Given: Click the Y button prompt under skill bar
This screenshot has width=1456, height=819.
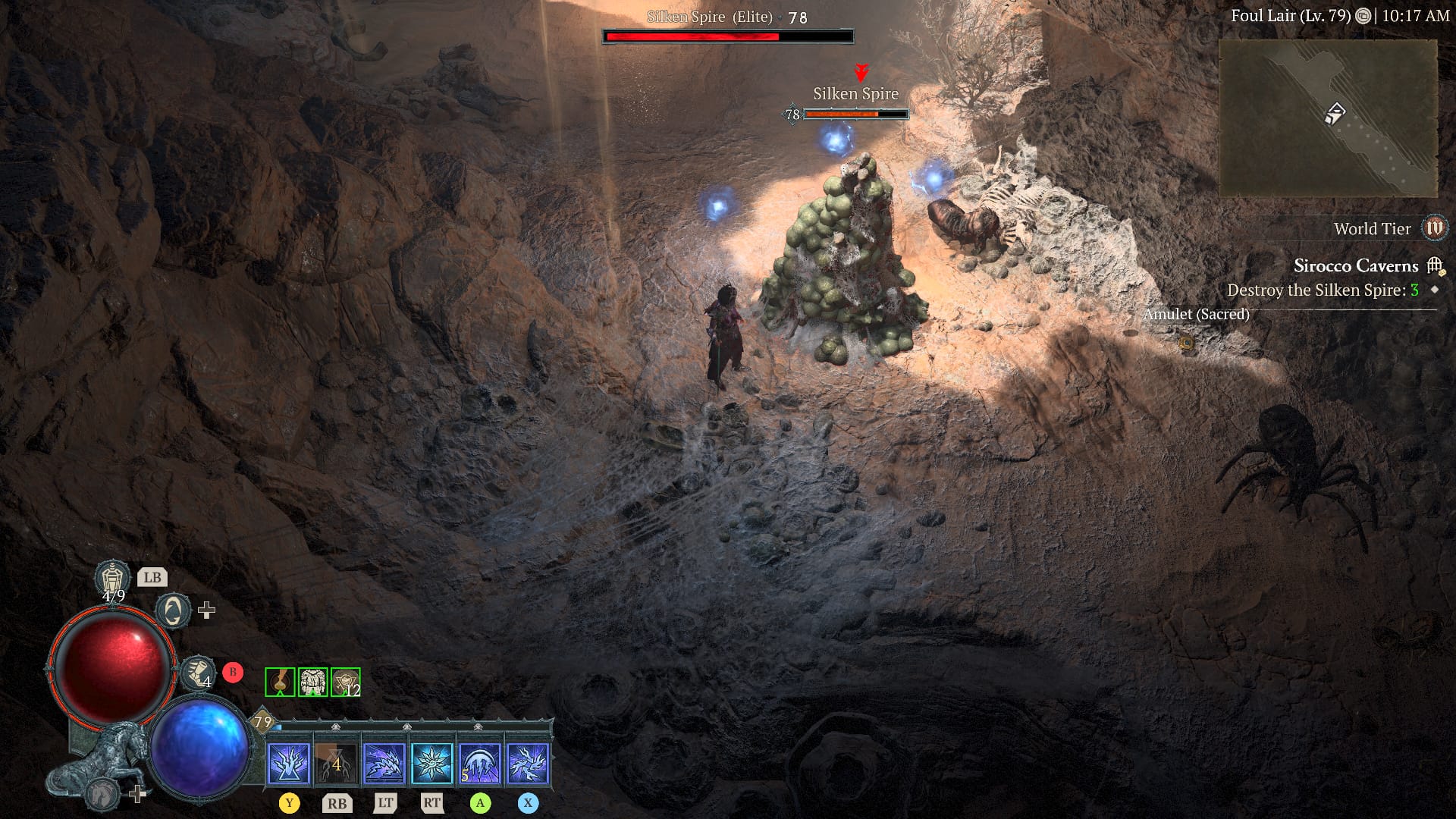Looking at the screenshot, I should coord(289,802).
